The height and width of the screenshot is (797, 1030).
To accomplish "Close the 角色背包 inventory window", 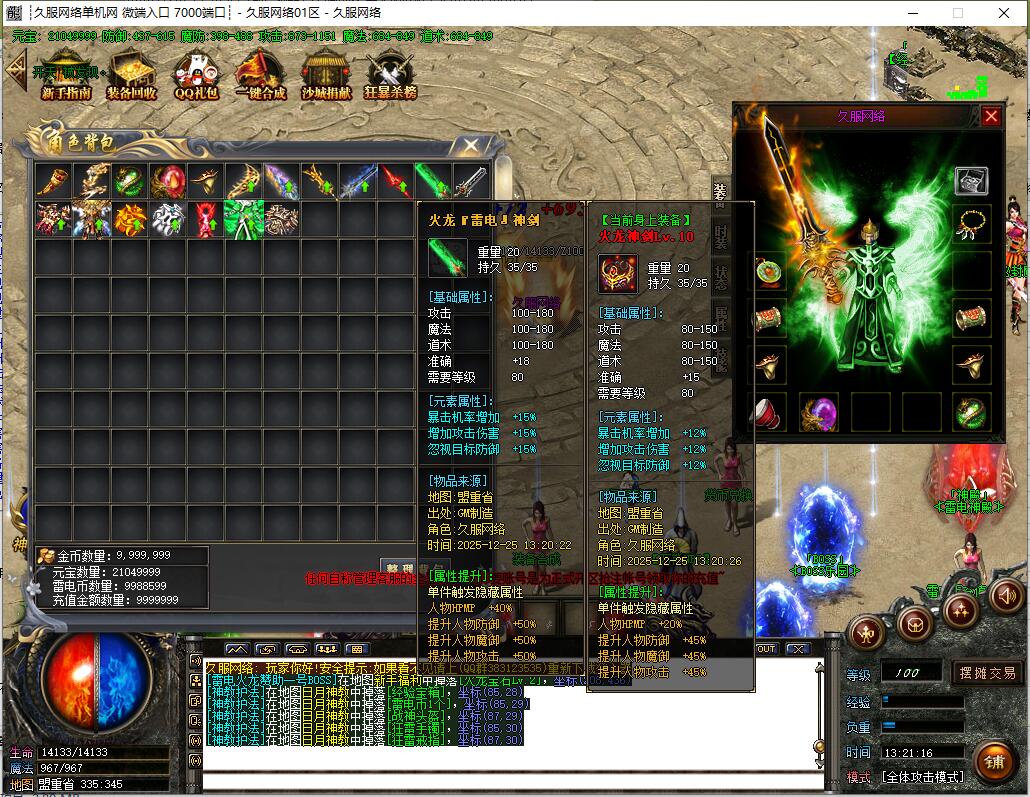I will pos(469,146).
